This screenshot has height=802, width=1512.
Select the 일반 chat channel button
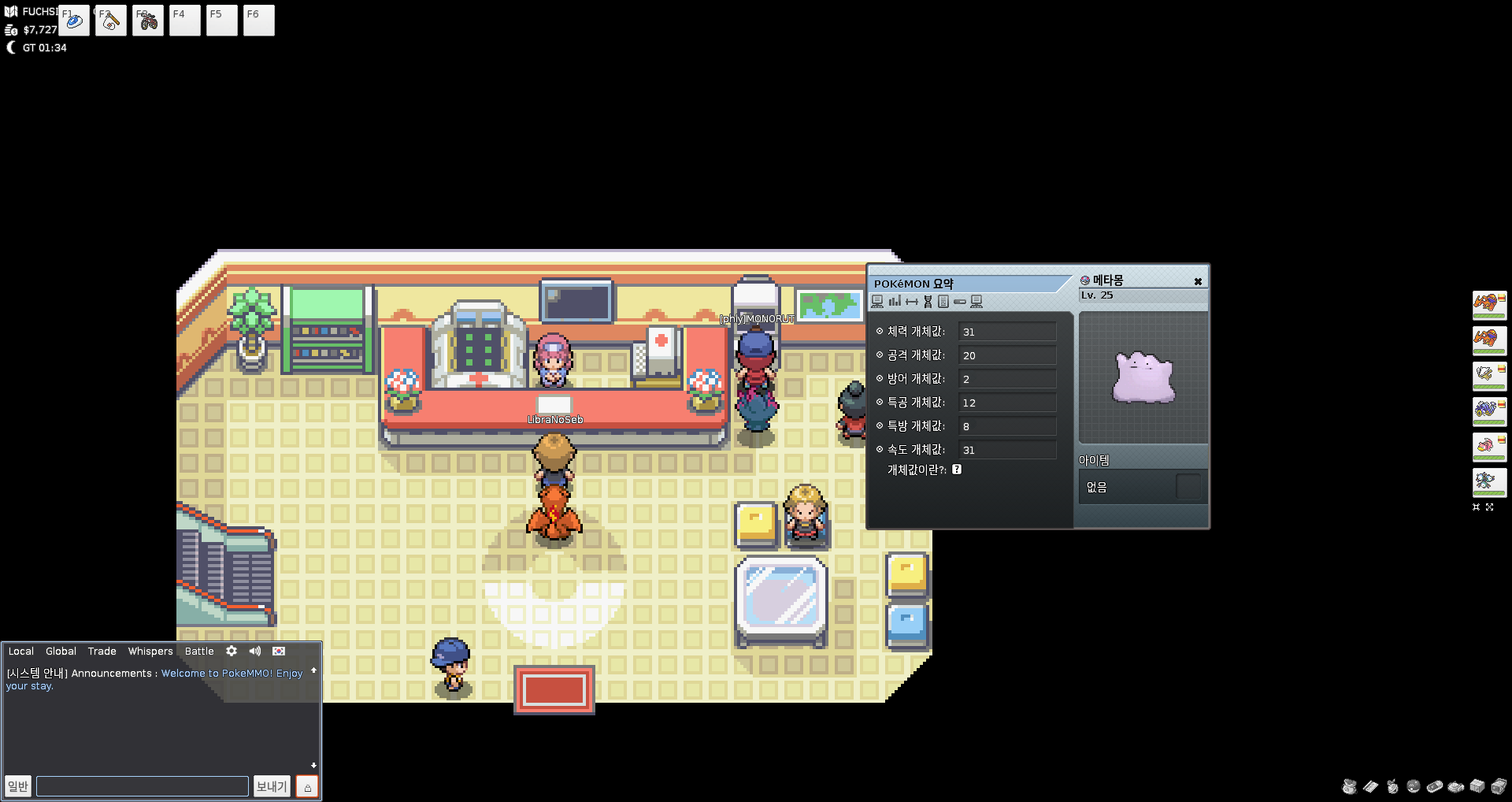click(18, 786)
